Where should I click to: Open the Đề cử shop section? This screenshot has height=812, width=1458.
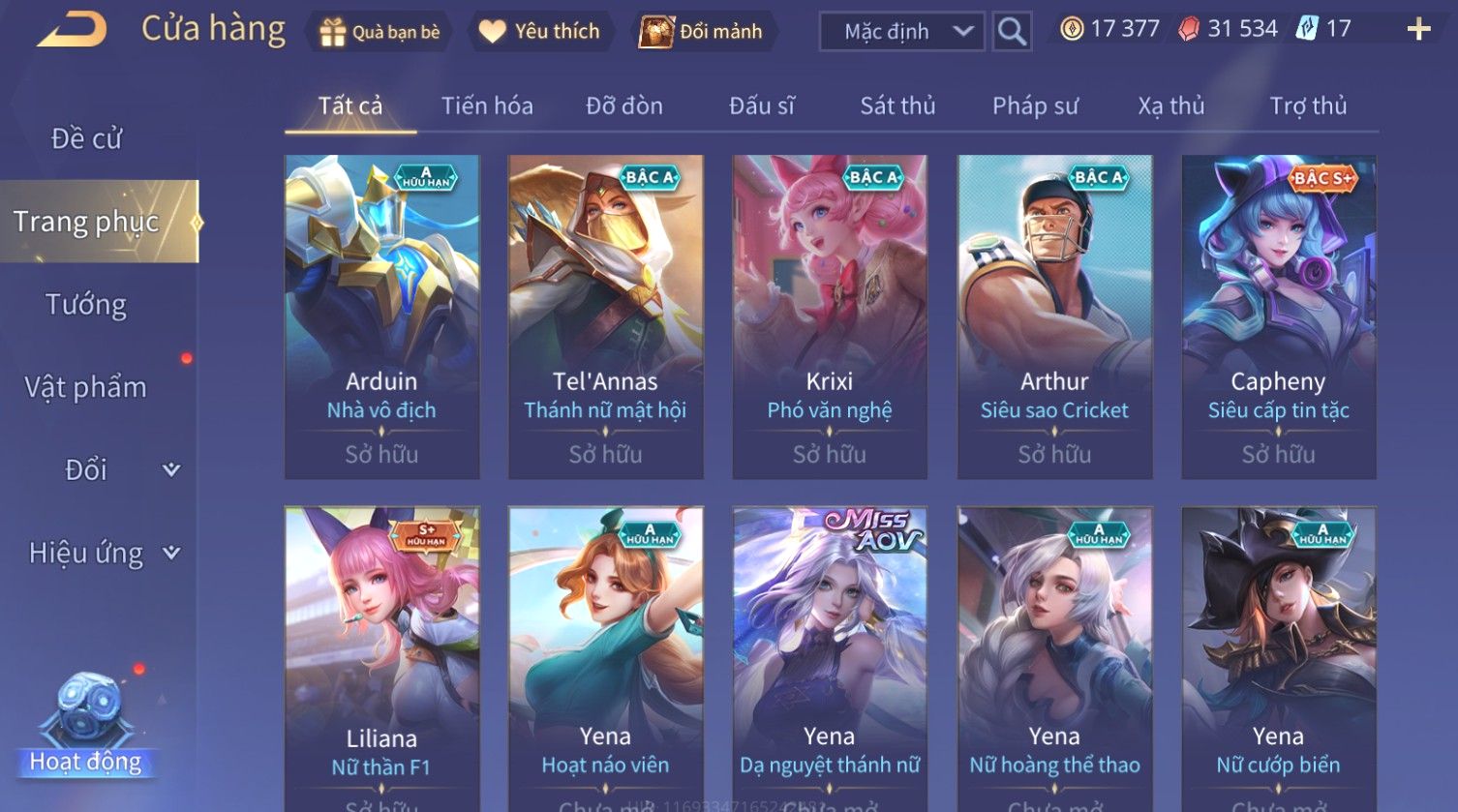87,139
